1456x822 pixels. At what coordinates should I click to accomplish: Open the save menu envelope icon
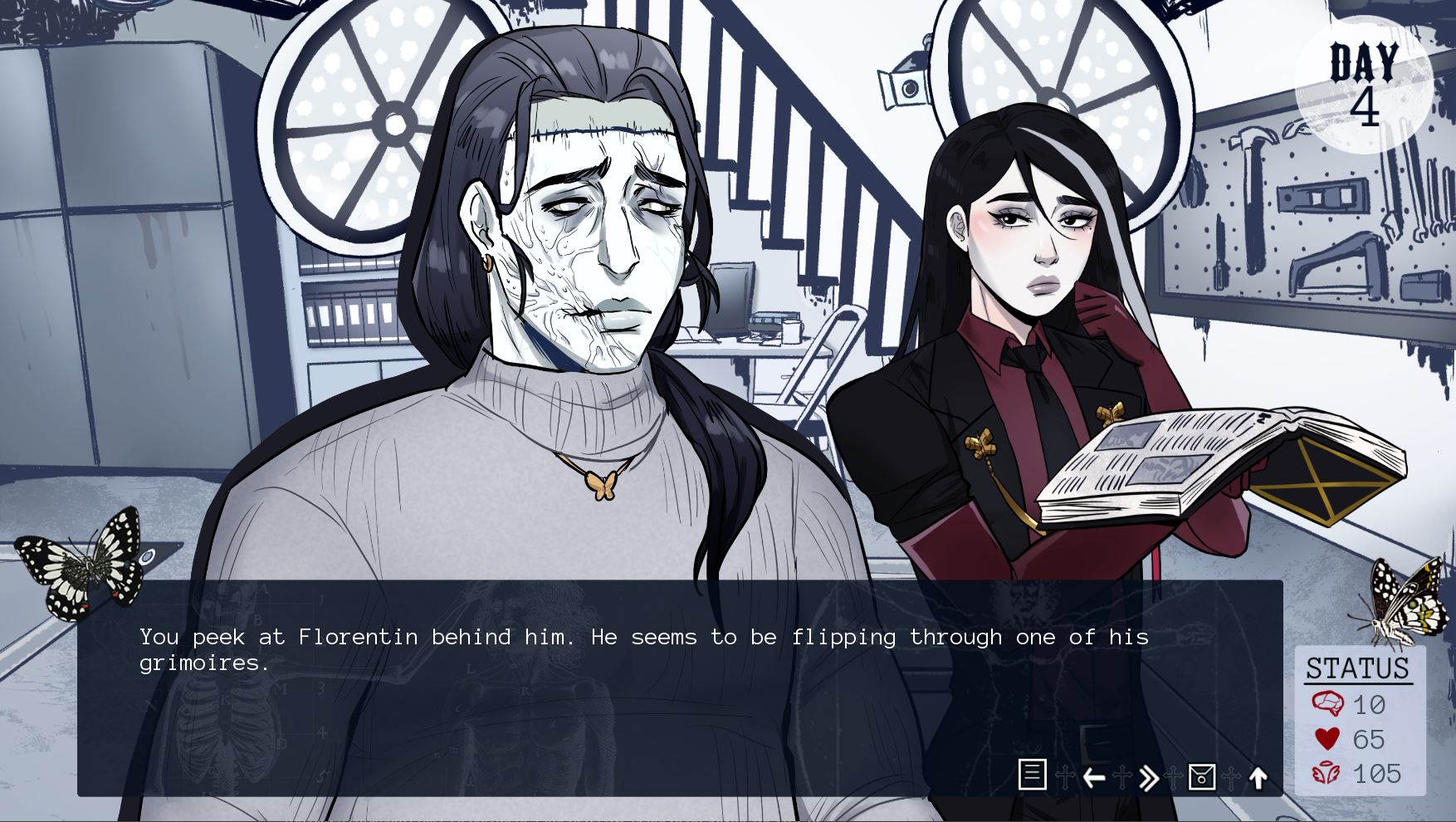click(1201, 777)
